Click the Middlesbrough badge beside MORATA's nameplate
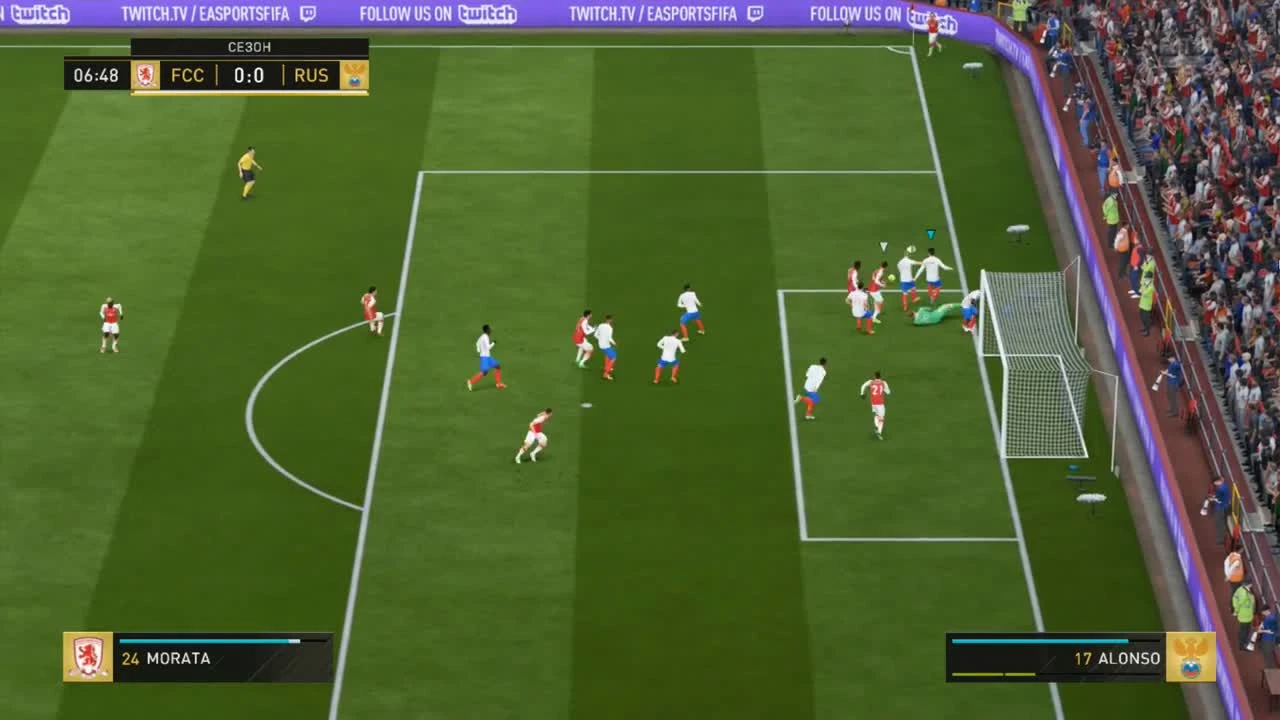This screenshot has height=720, width=1280. click(87, 658)
